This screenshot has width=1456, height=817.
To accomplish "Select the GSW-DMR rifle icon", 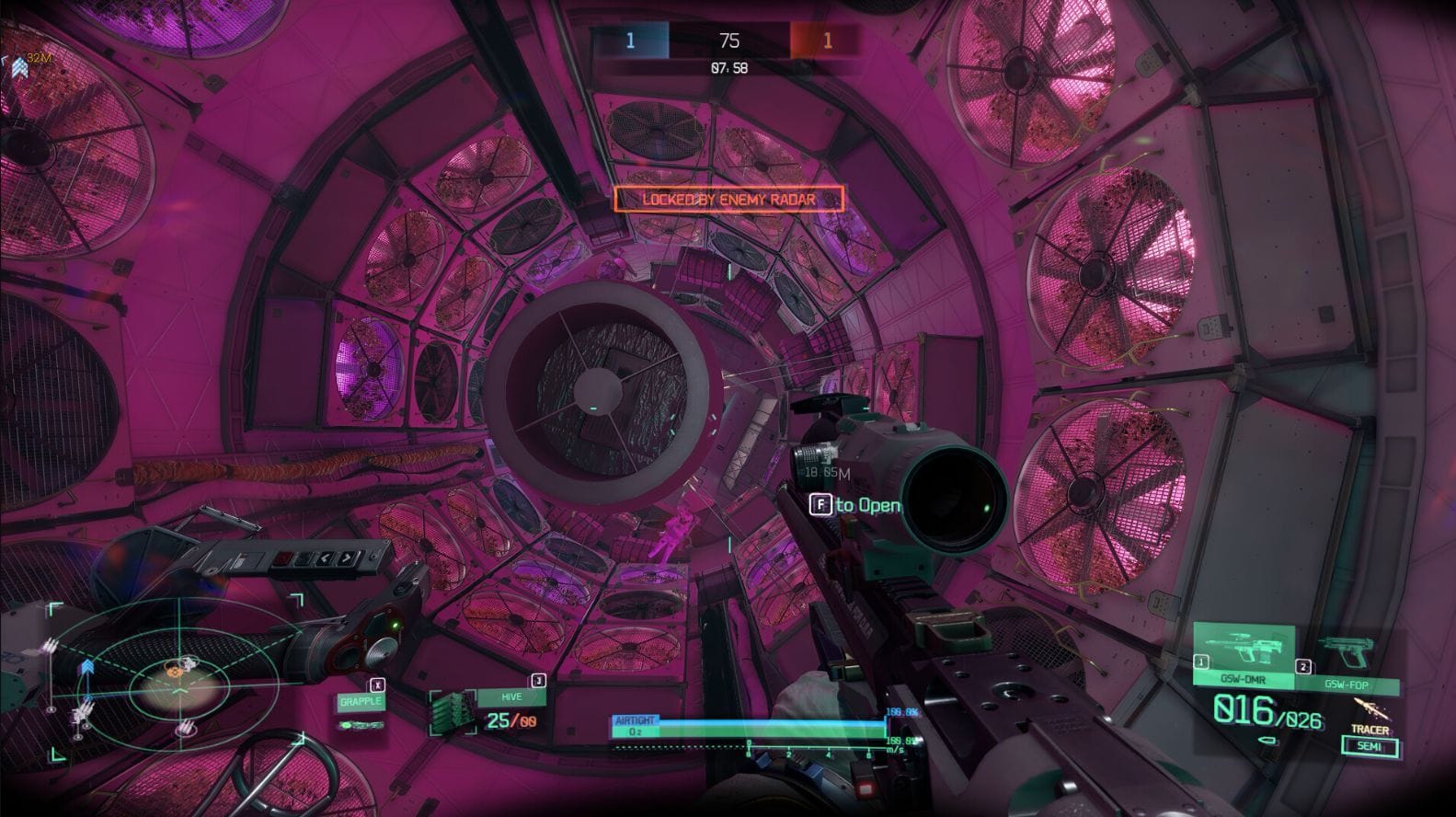I will pyautogui.click(x=1243, y=645).
